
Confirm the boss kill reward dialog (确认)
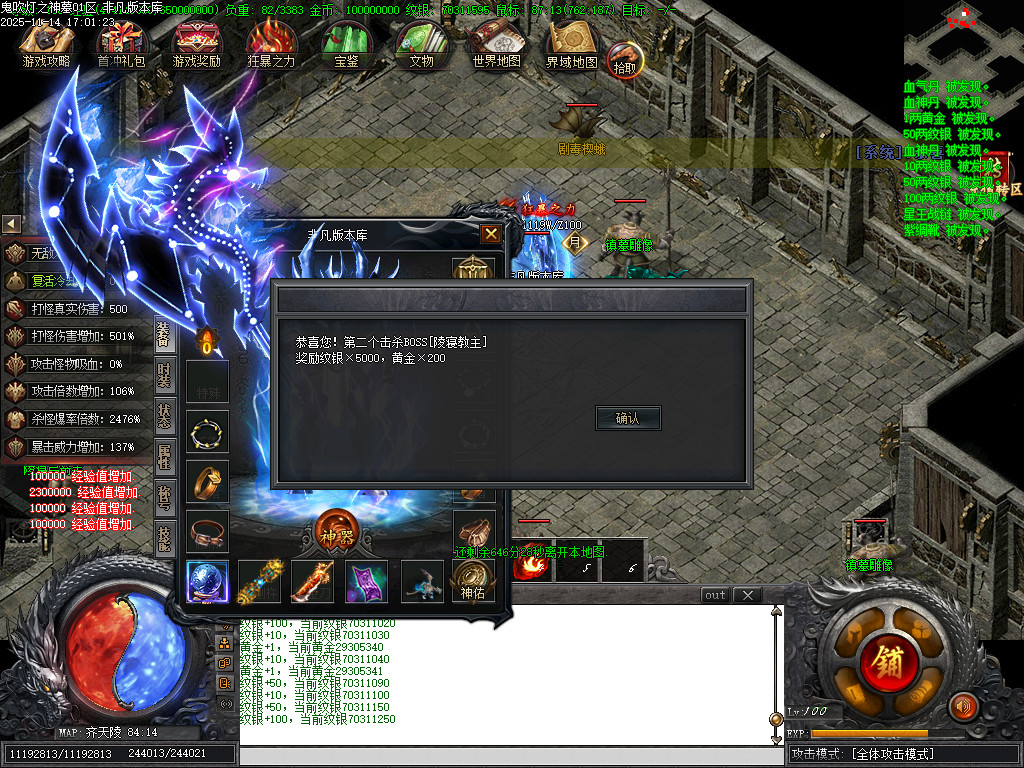[x=627, y=418]
